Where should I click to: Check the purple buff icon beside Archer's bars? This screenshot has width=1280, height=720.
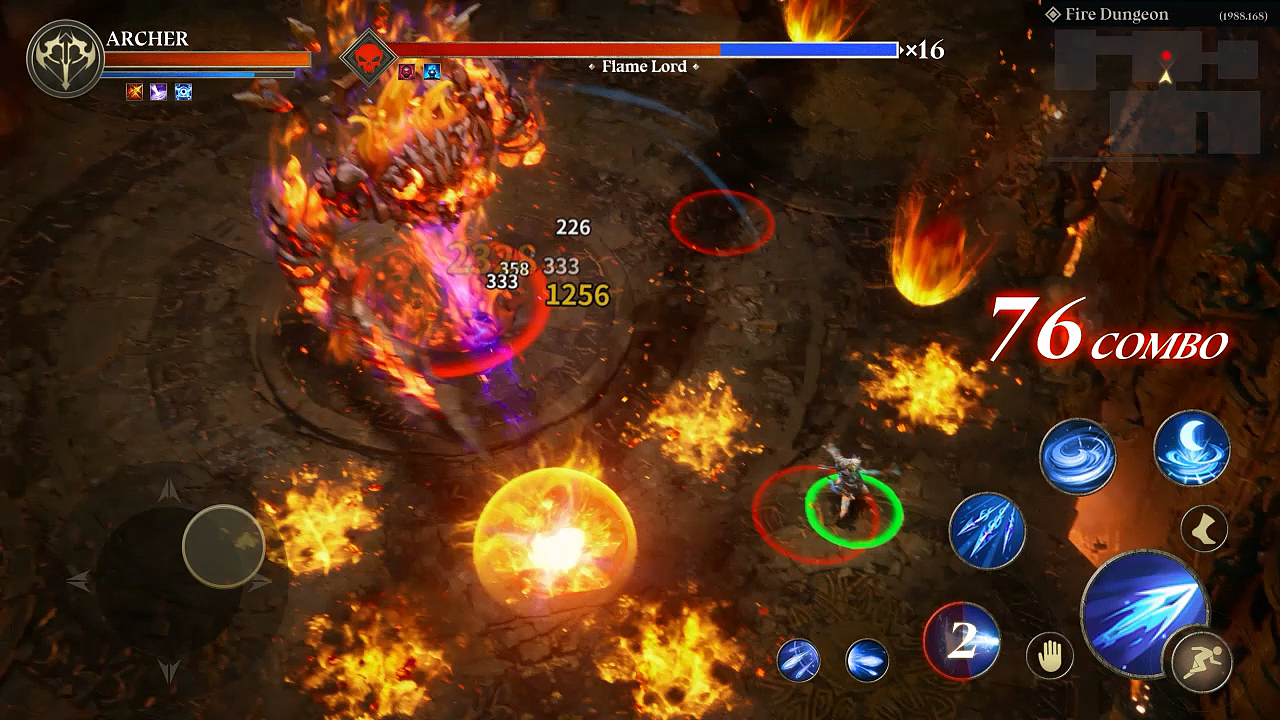(158, 94)
